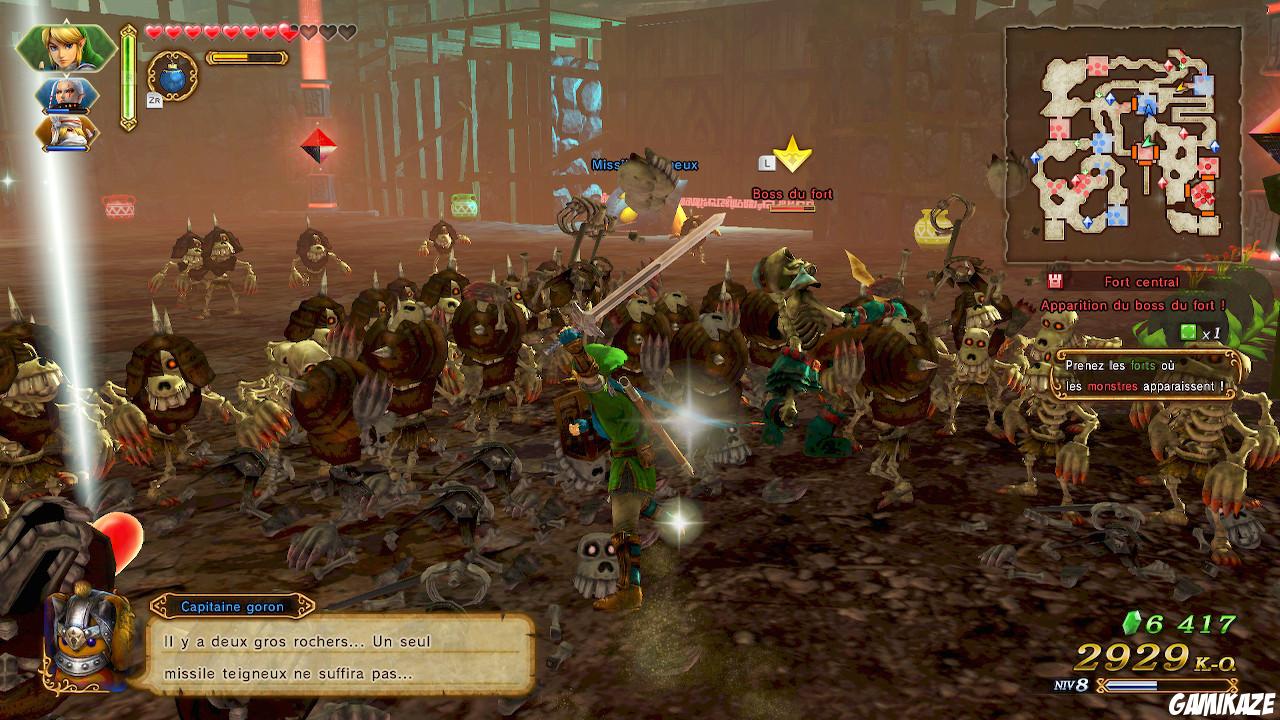Viewport: 1280px width, 720px height.
Task: Click the first red heart in the health row
Action: point(156,30)
